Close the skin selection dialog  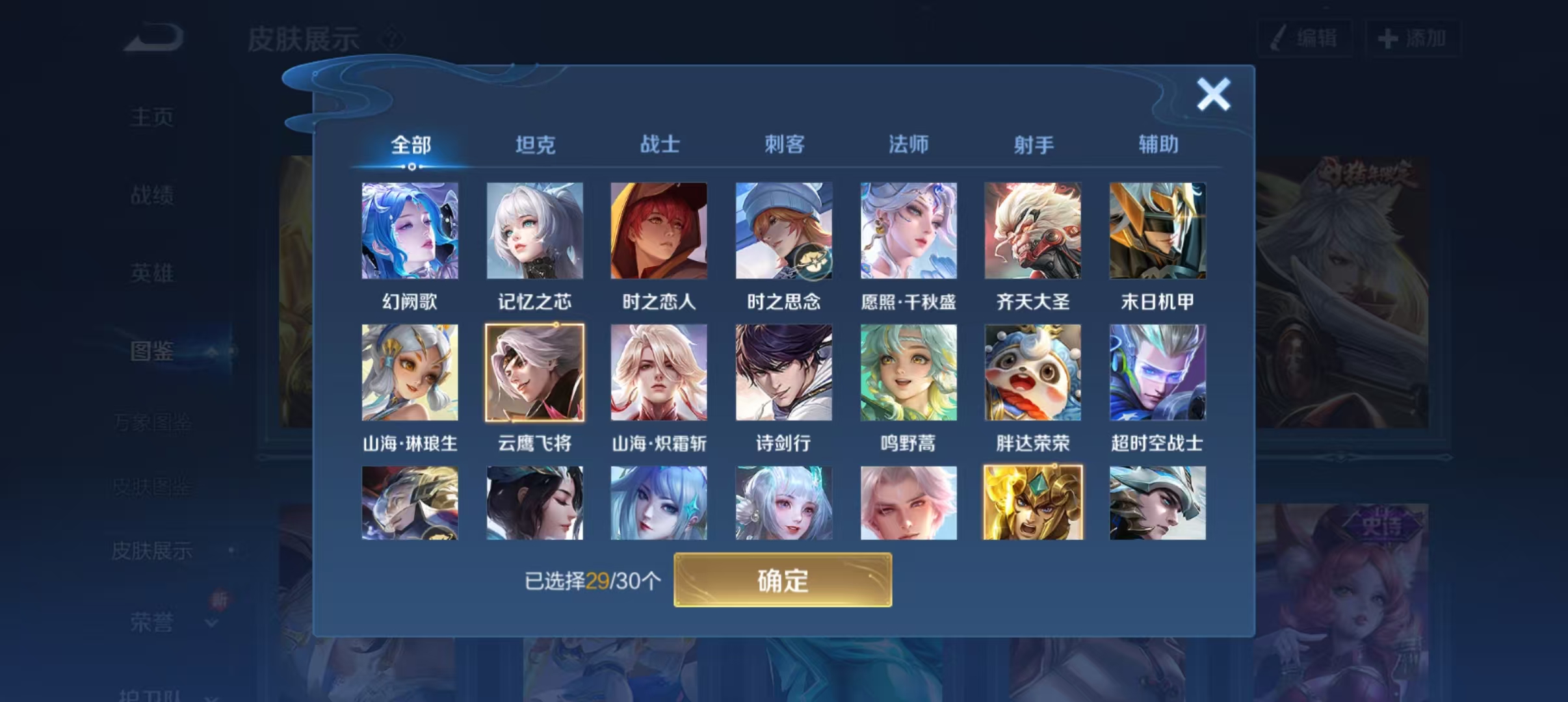(x=1213, y=92)
